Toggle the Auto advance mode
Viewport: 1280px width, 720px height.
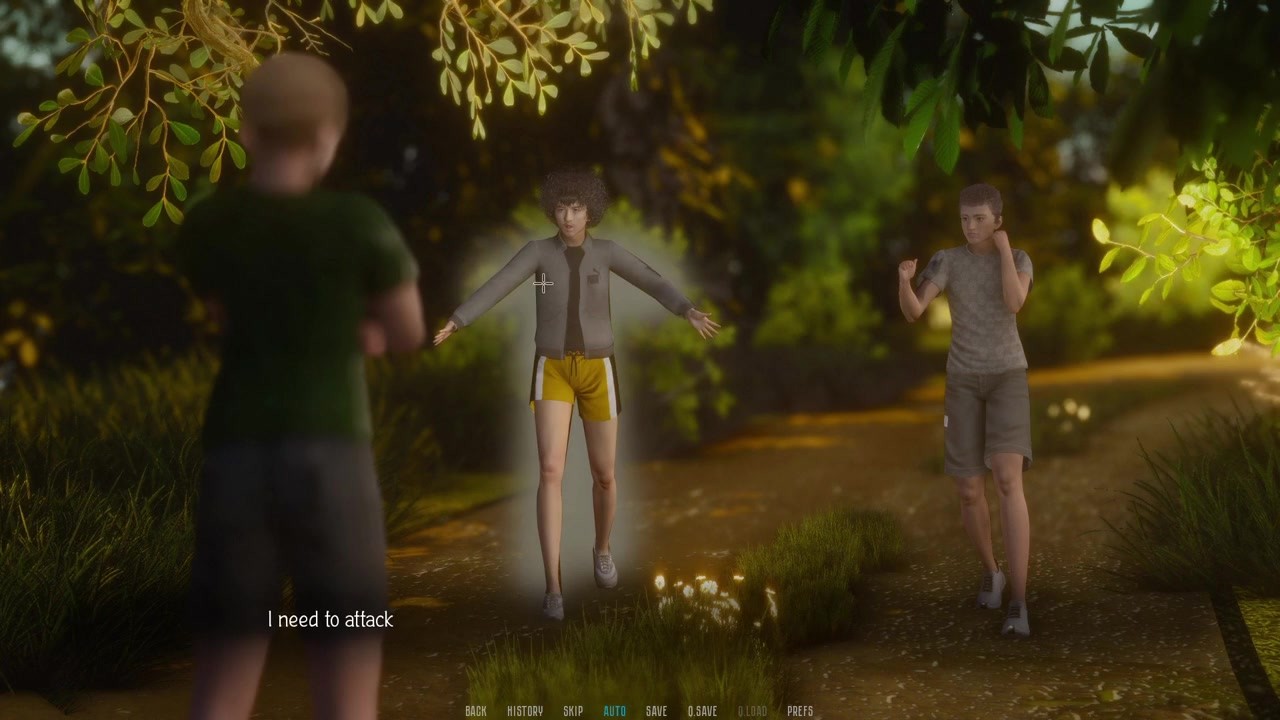tap(614, 711)
